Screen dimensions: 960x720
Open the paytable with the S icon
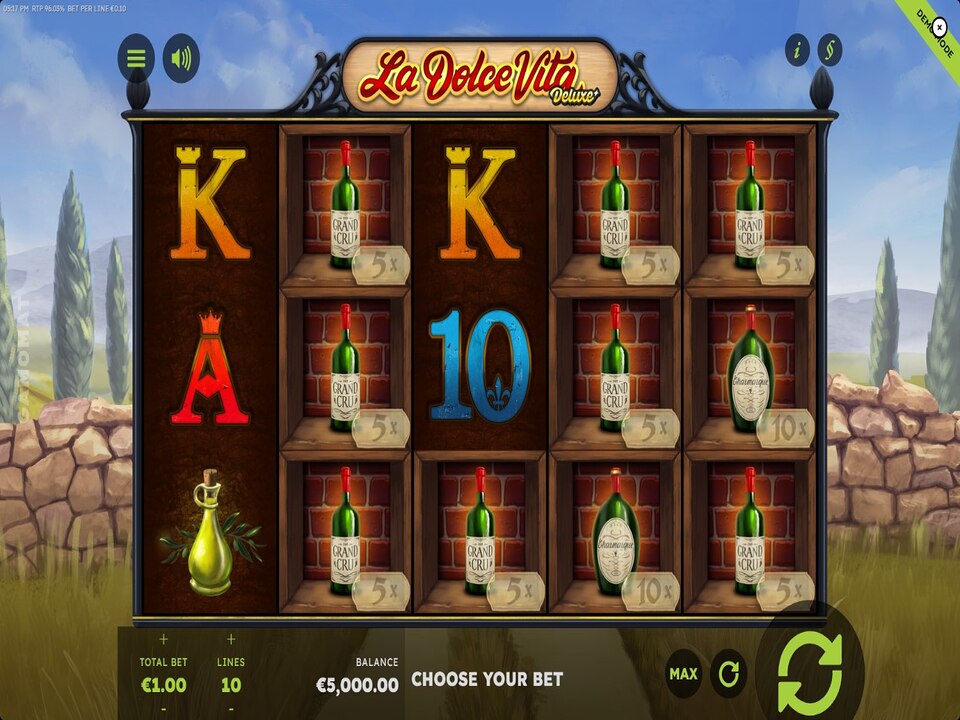point(829,50)
